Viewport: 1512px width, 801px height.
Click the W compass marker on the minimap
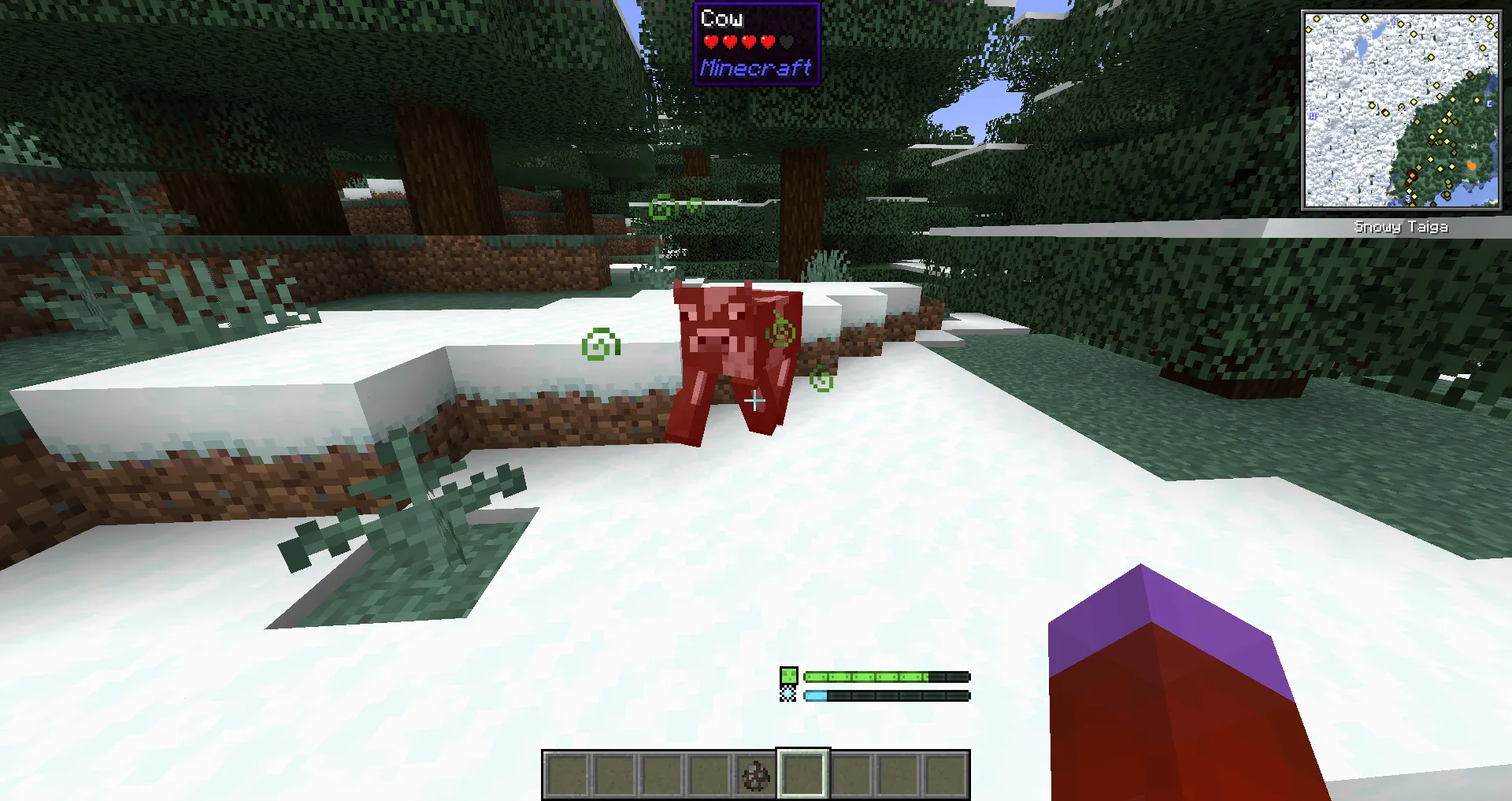pos(1313,116)
